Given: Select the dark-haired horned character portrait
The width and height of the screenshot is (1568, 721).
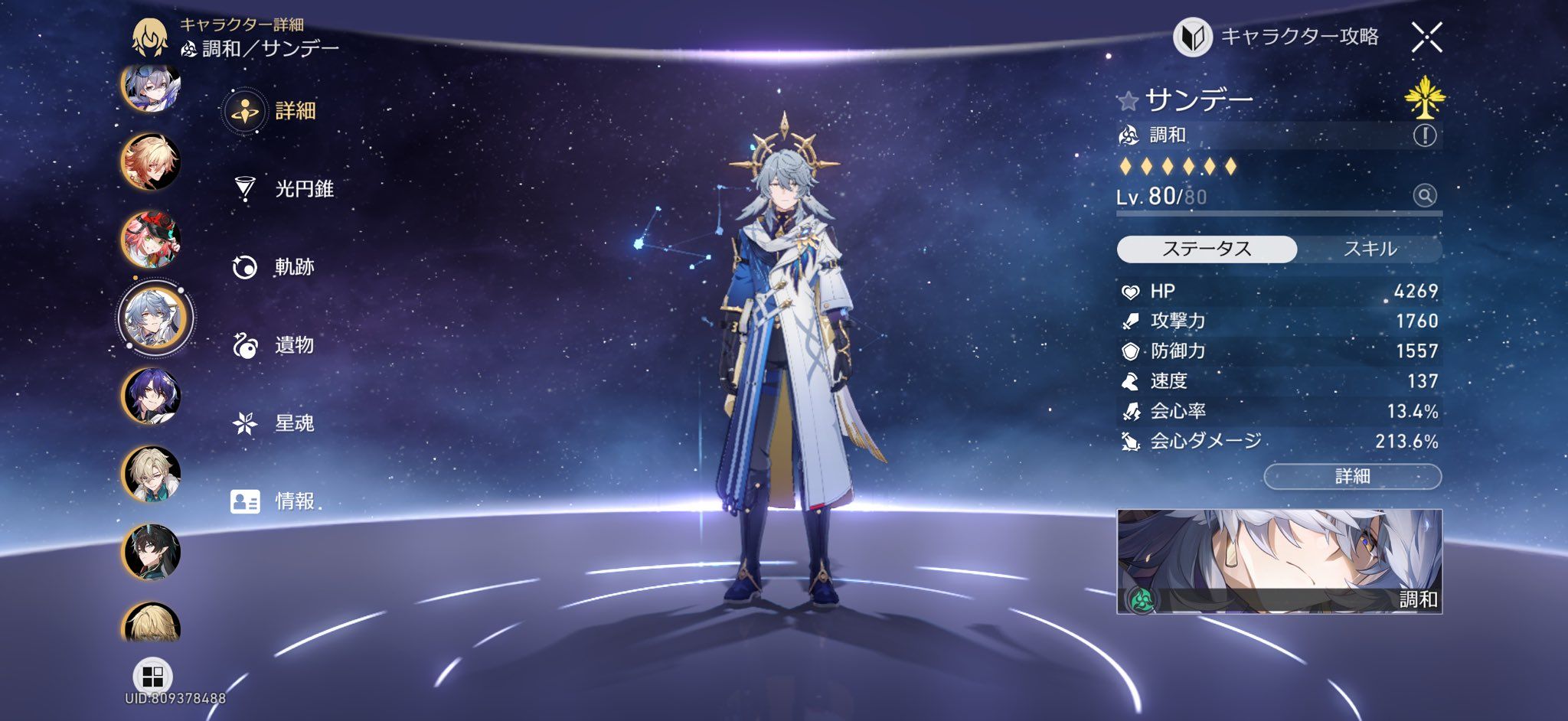Looking at the screenshot, I should 151,552.
